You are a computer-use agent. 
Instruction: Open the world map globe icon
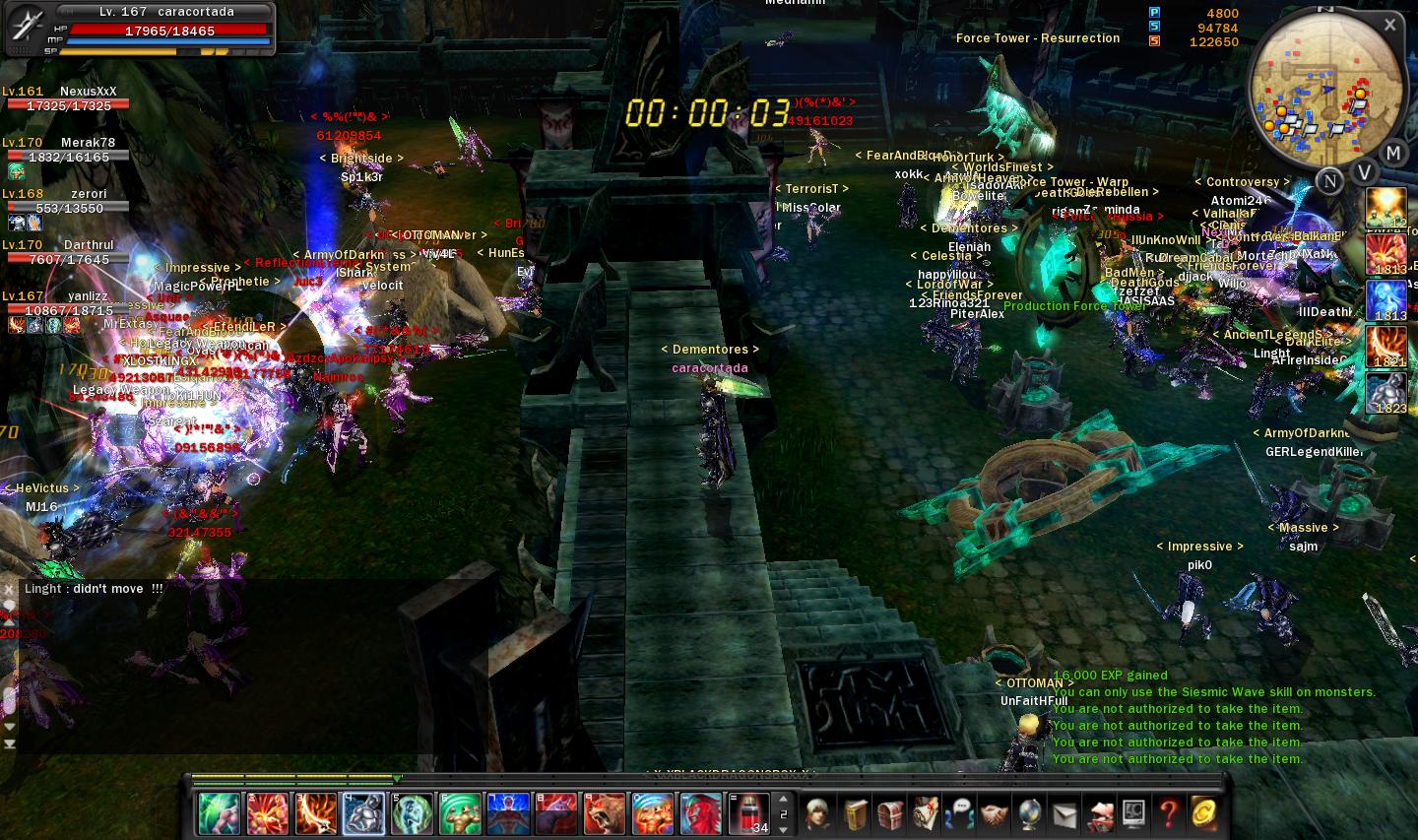(1028, 813)
